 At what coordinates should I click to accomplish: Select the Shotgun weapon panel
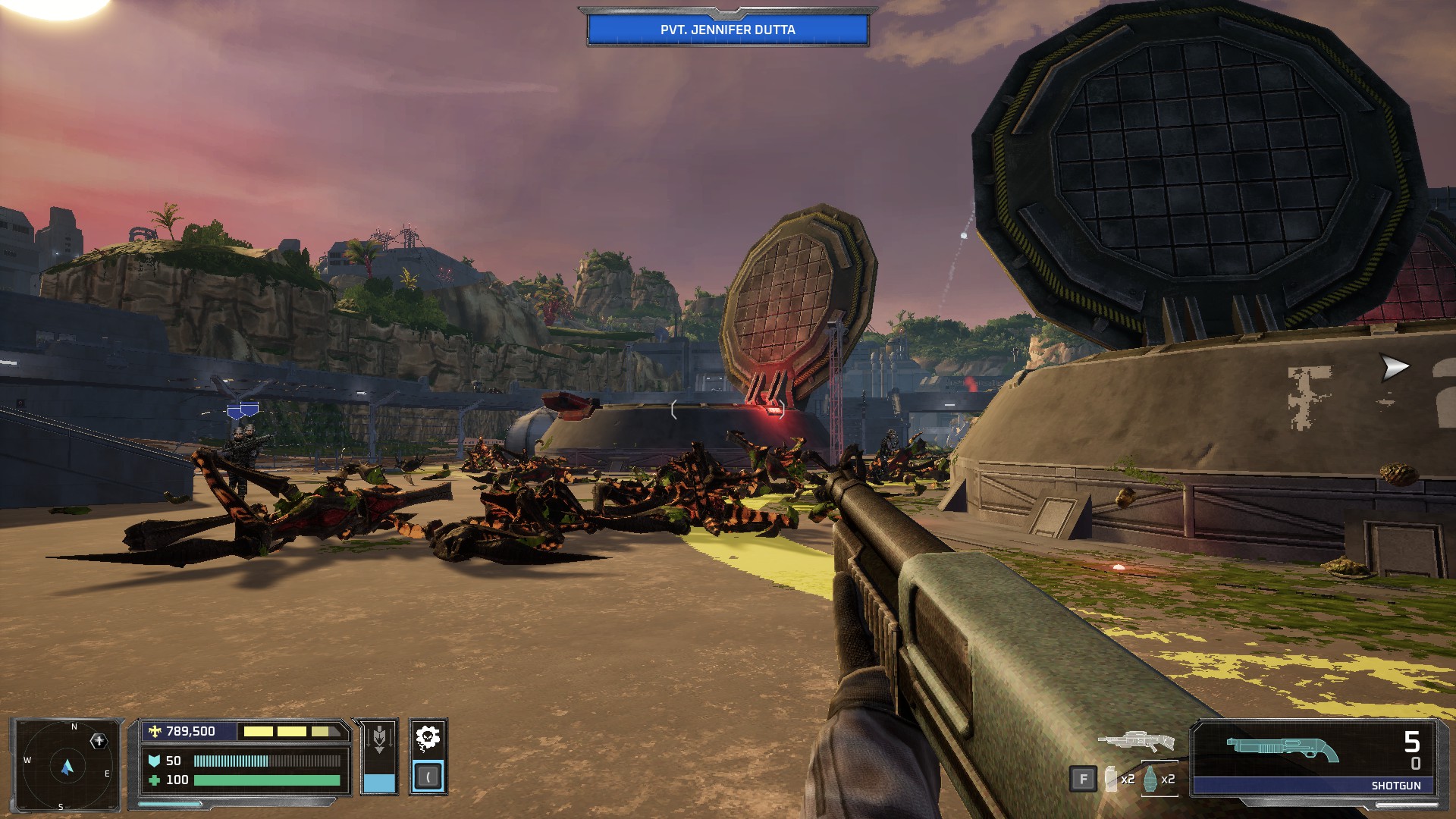[1315, 758]
